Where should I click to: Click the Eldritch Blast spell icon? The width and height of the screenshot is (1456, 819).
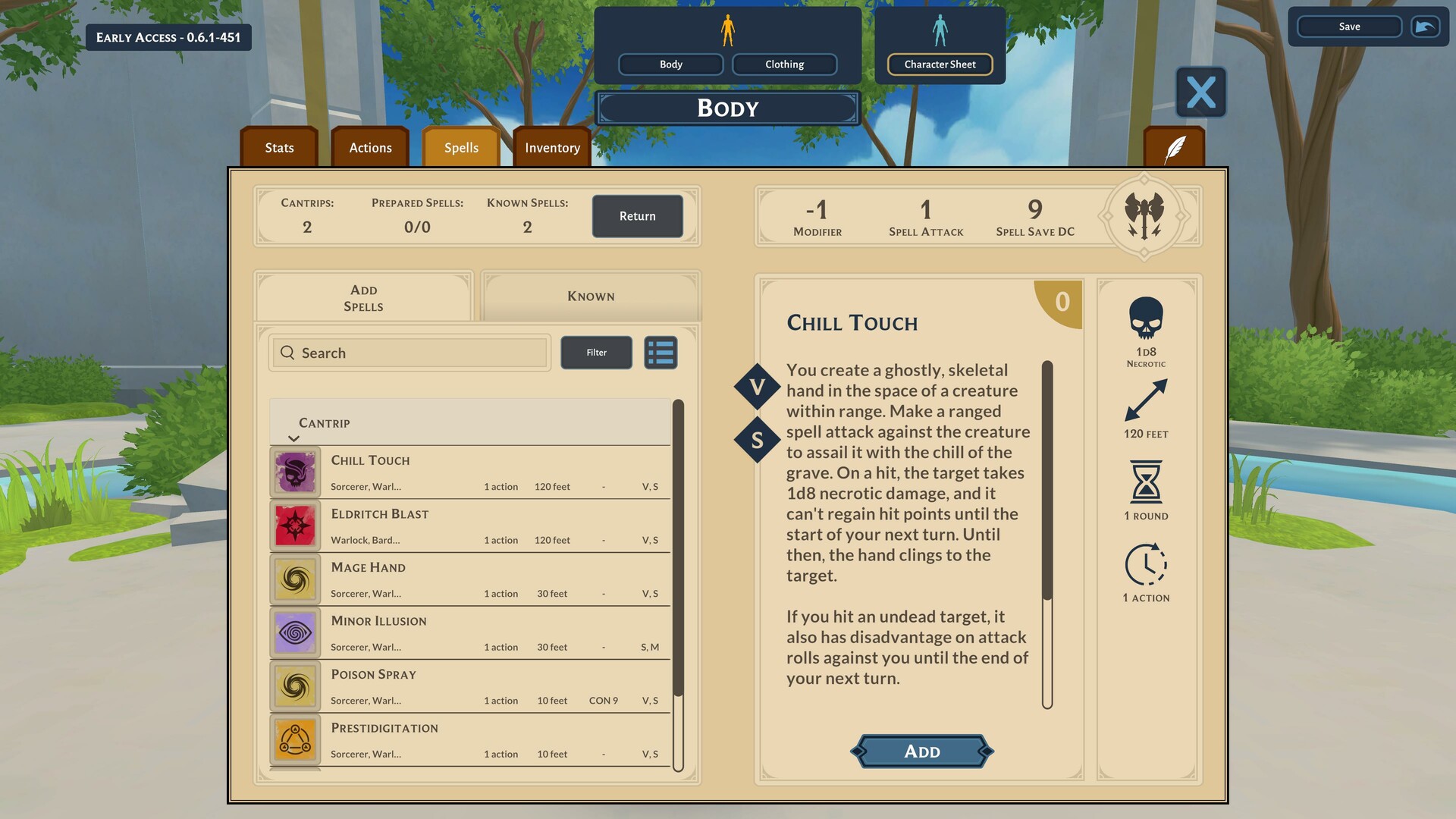(x=295, y=526)
